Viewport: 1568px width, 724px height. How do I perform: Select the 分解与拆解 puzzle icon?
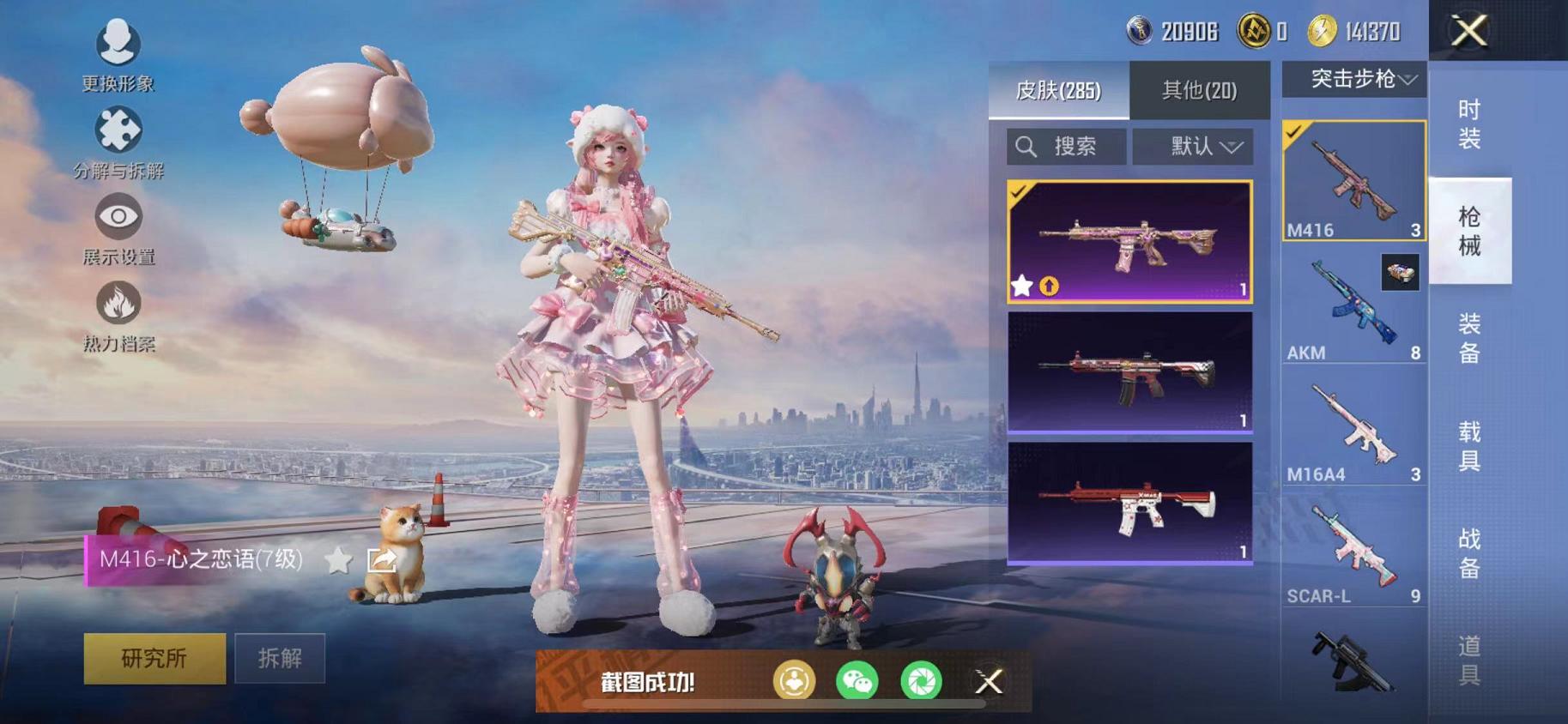(x=120, y=130)
